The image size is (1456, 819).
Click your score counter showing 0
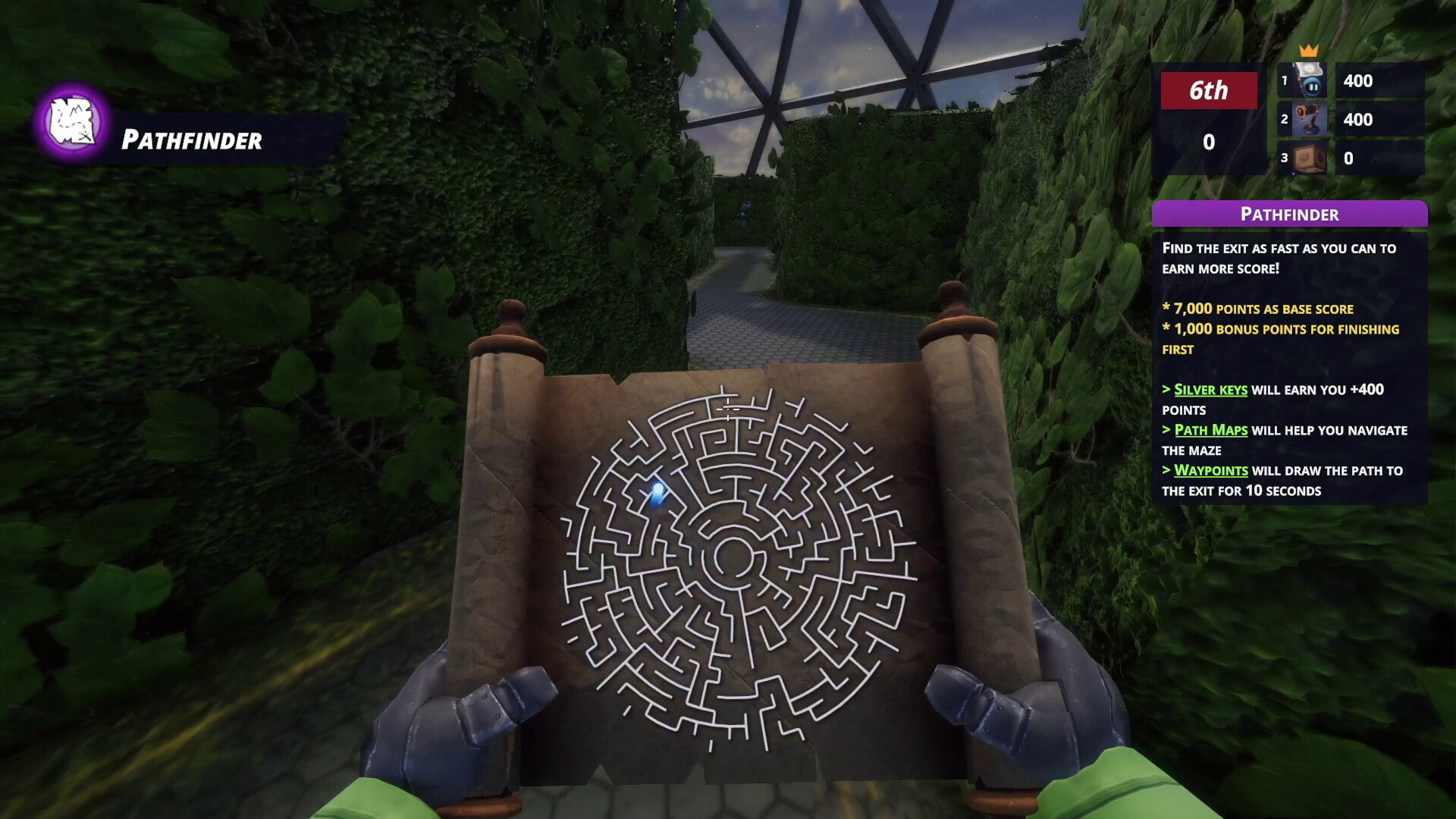[1209, 141]
